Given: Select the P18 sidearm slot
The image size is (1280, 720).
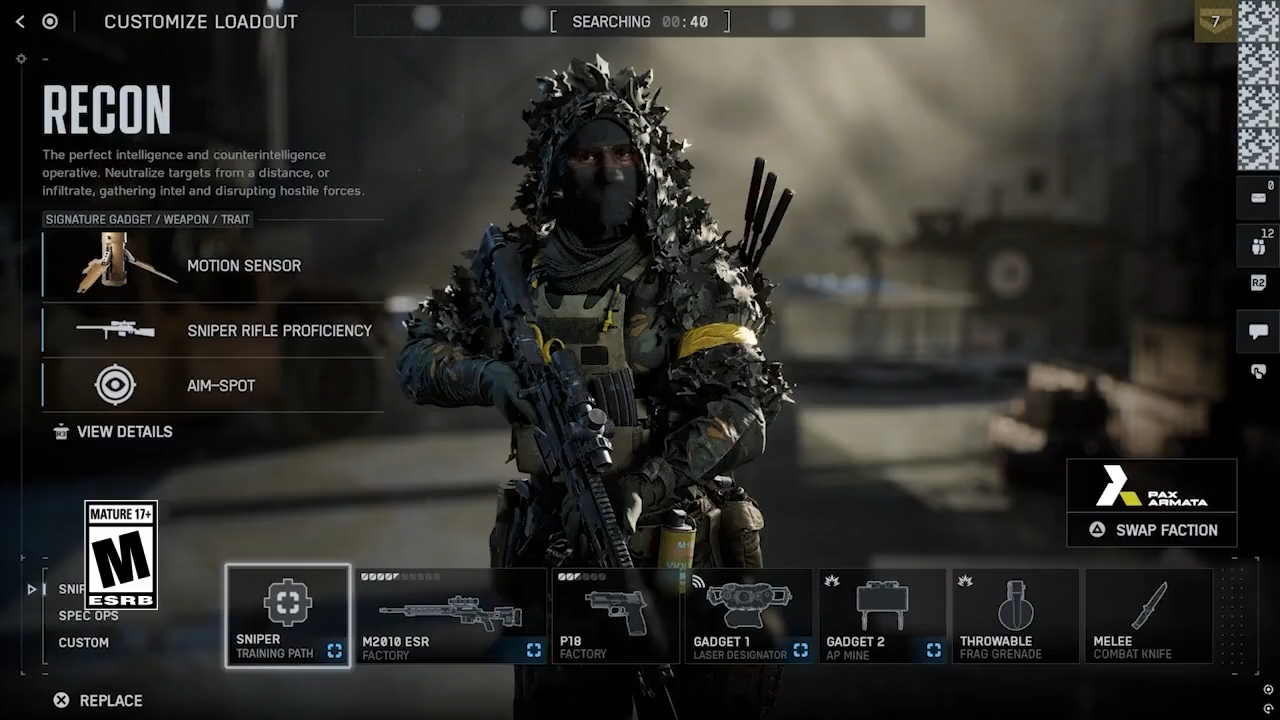Looking at the screenshot, I should [614, 616].
